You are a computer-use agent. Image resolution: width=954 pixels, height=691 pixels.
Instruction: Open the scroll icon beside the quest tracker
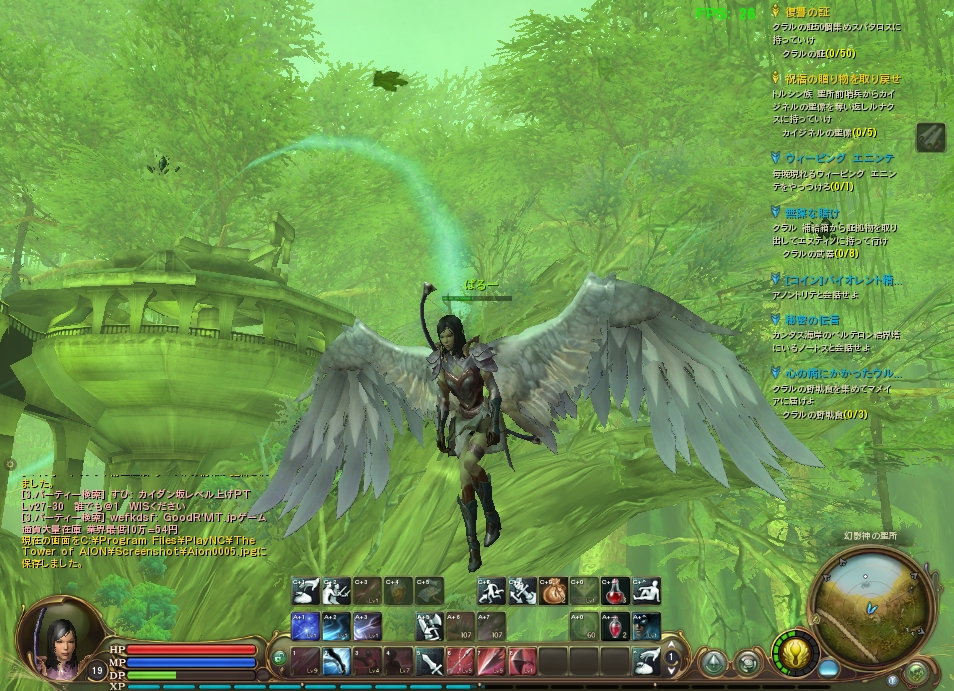(930, 136)
